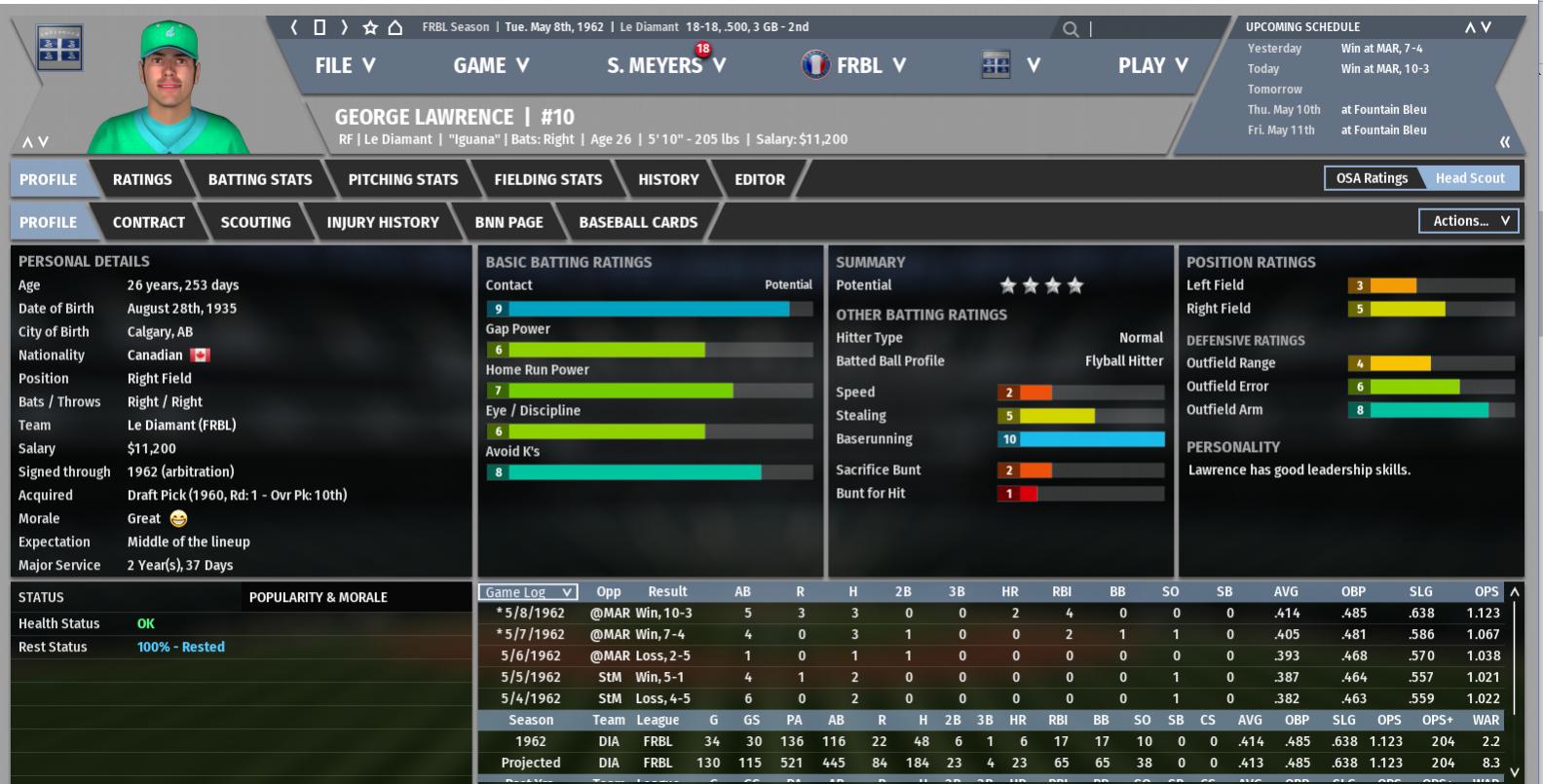Image resolution: width=1543 pixels, height=784 pixels.
Task: Expand the Actions dropdown
Action: (1469, 221)
